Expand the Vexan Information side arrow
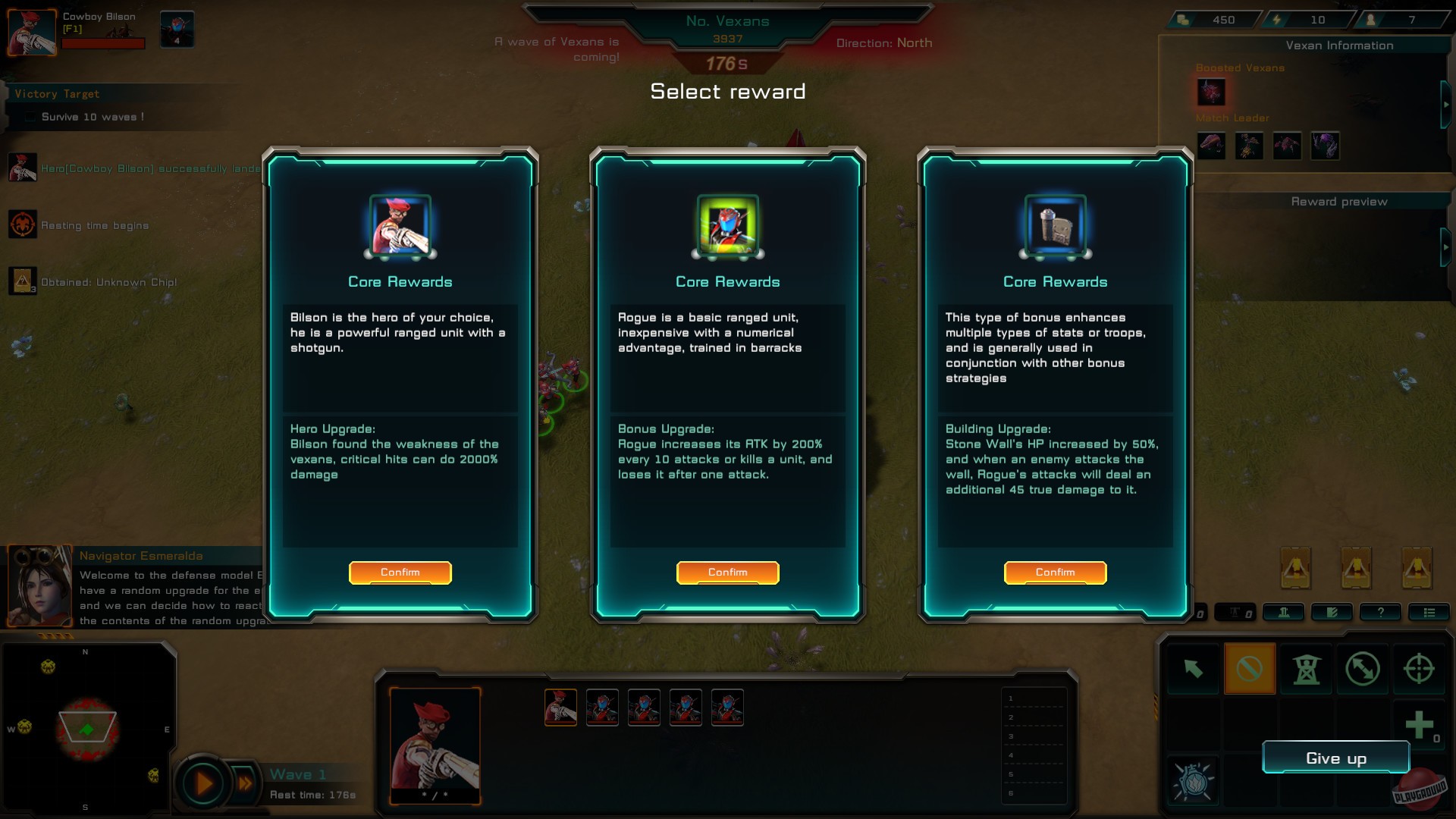This screenshot has height=819, width=1456. 1445,106
